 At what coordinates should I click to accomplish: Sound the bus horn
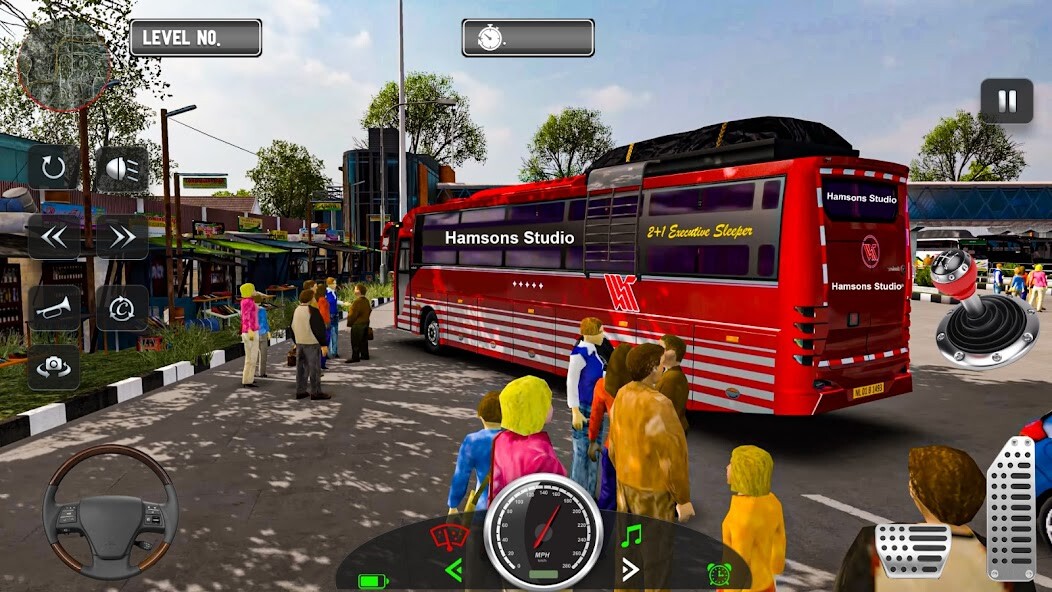point(54,308)
